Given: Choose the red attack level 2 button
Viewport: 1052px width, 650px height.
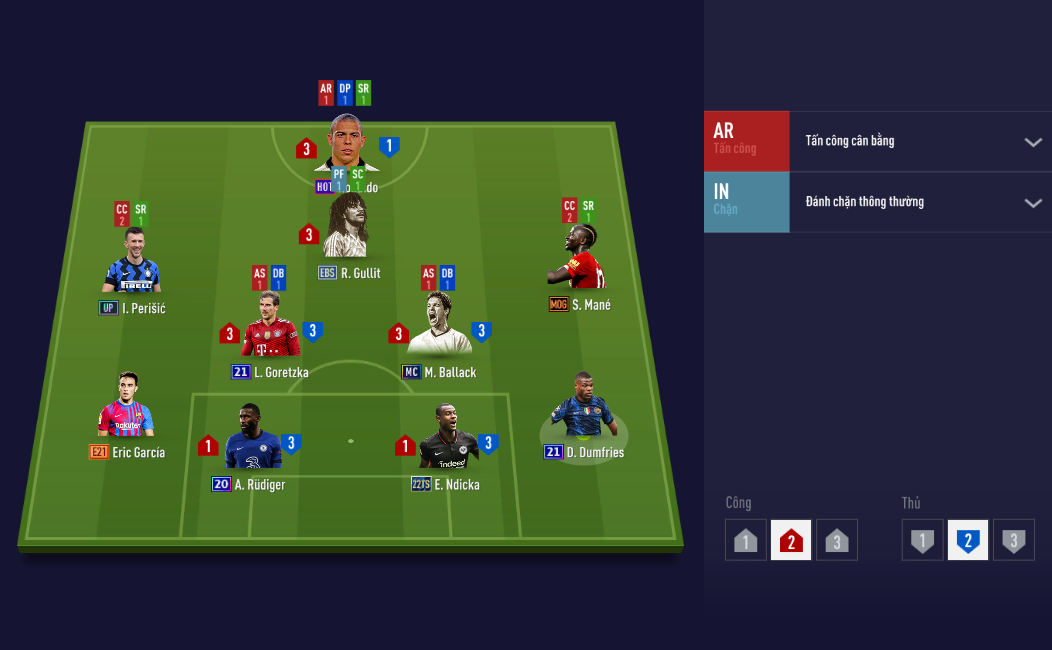Looking at the screenshot, I should coord(791,540).
